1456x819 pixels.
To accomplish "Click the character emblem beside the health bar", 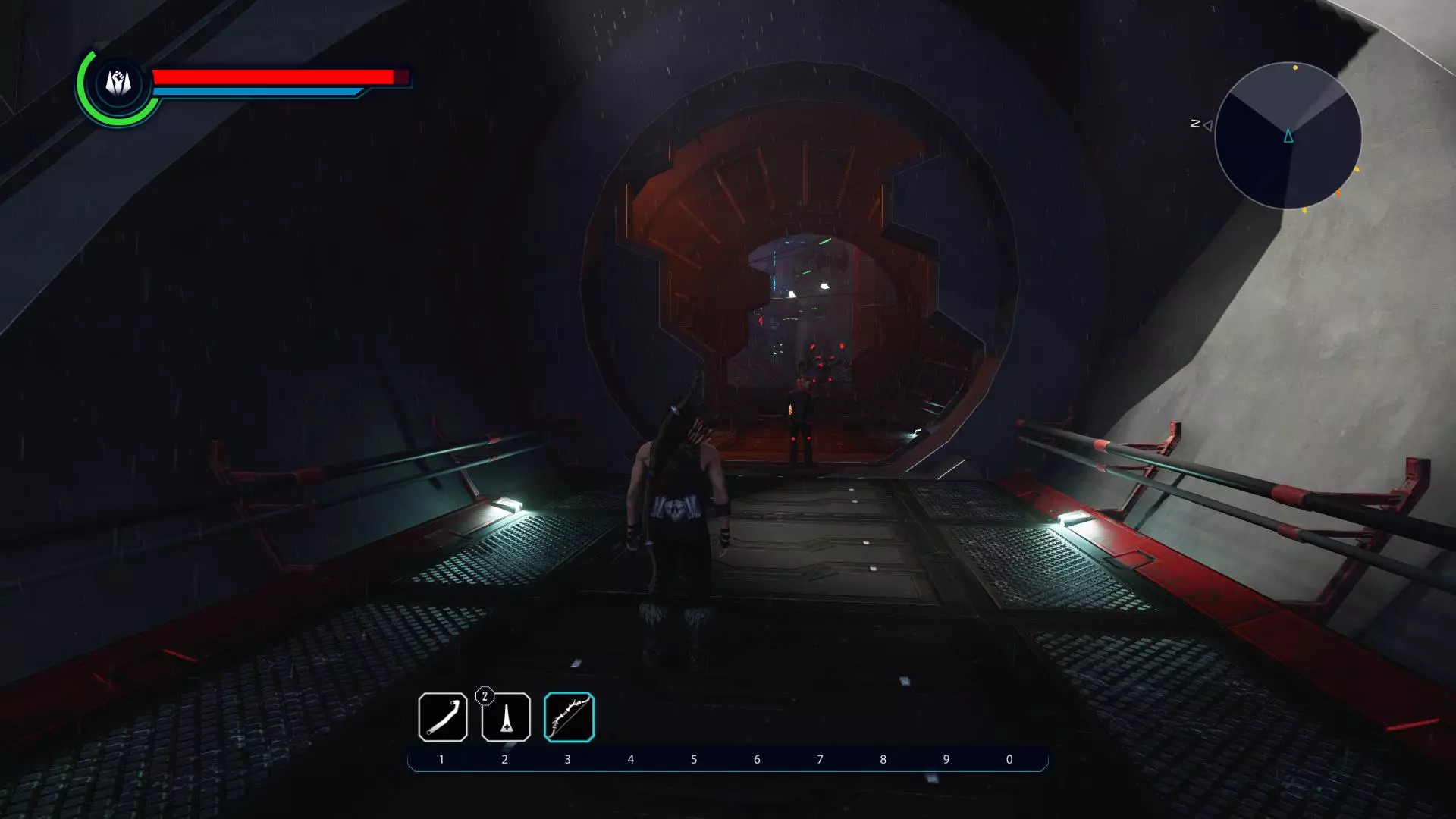I will point(118,83).
